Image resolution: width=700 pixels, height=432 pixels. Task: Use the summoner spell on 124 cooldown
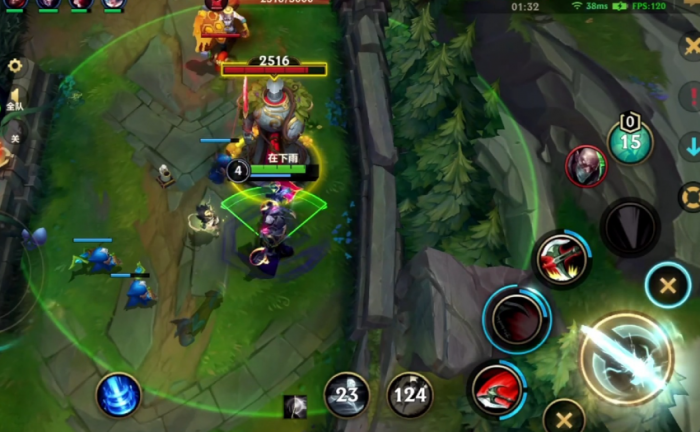tap(409, 395)
